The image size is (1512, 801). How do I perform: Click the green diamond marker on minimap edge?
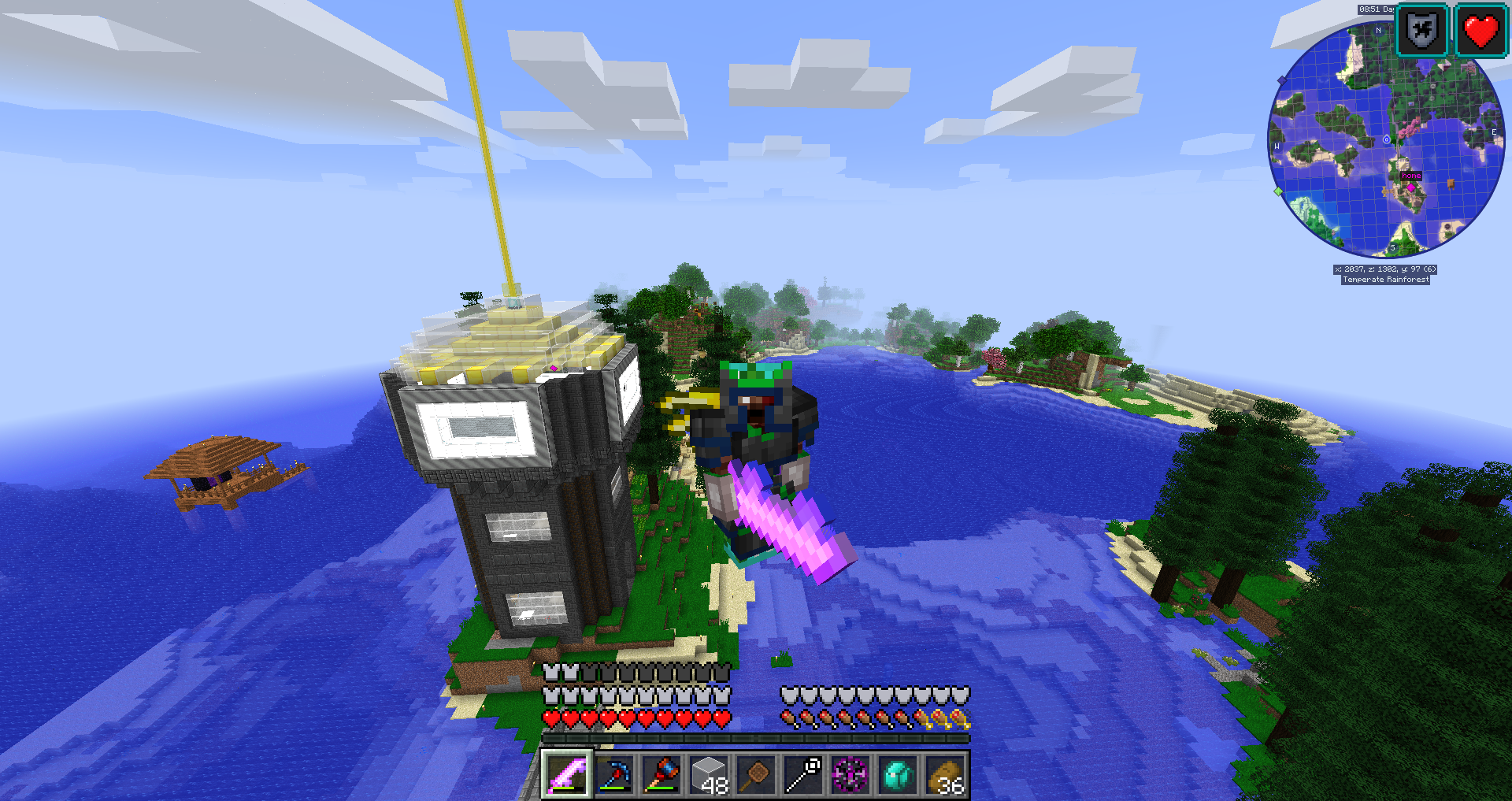1278,191
